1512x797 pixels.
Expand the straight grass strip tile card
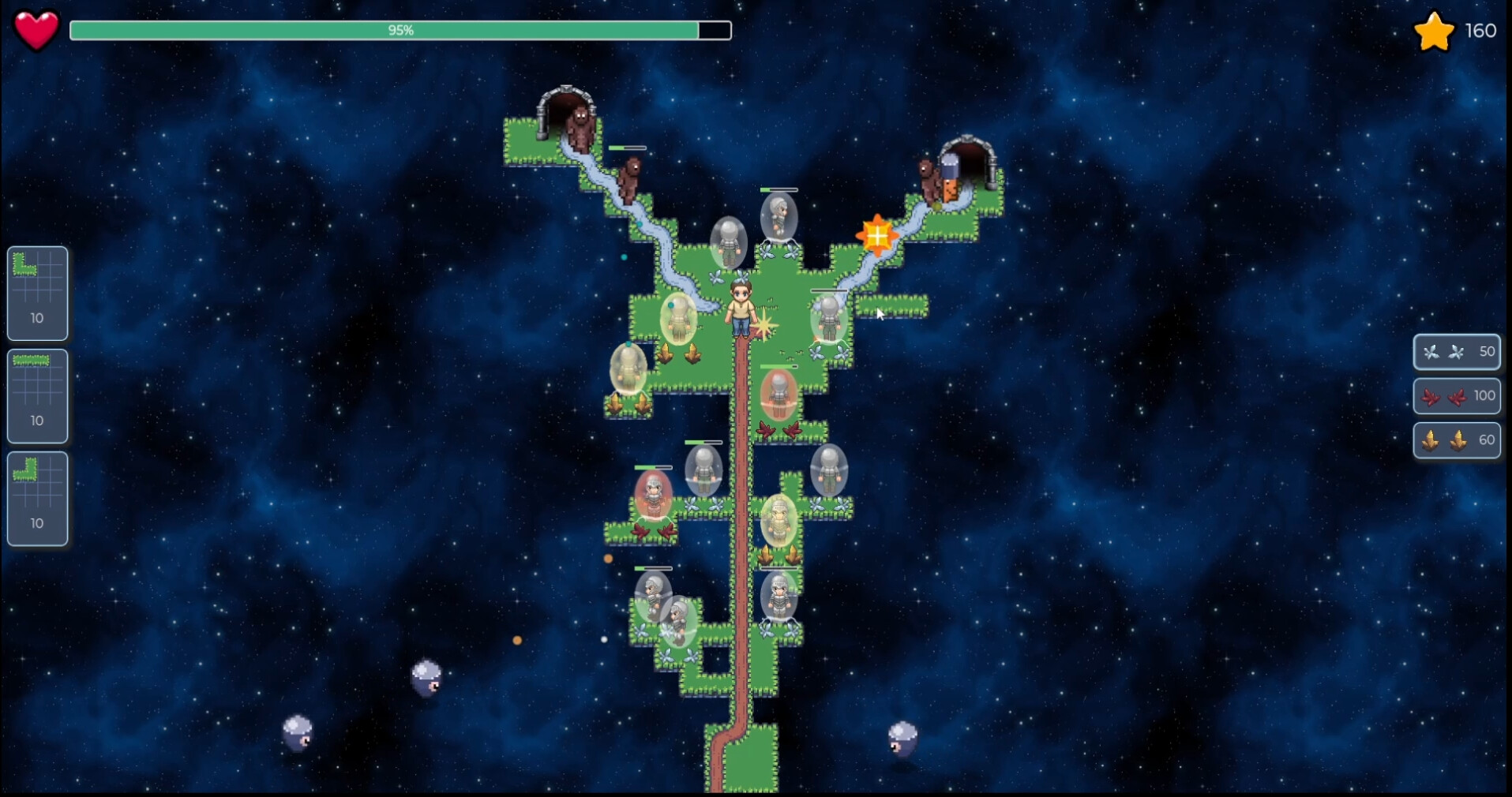click(36, 395)
